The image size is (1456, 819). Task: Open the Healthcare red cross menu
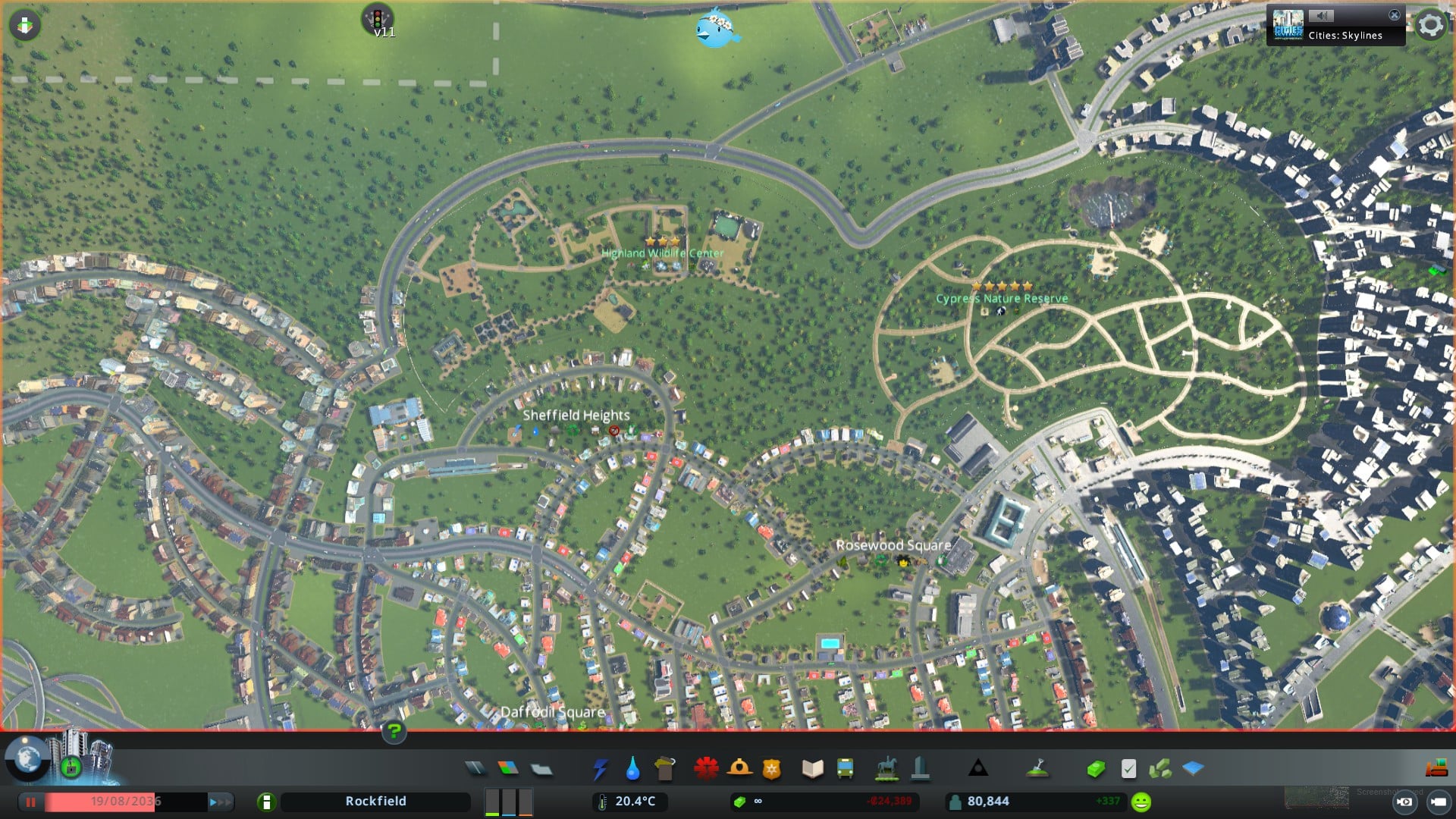pos(706,769)
